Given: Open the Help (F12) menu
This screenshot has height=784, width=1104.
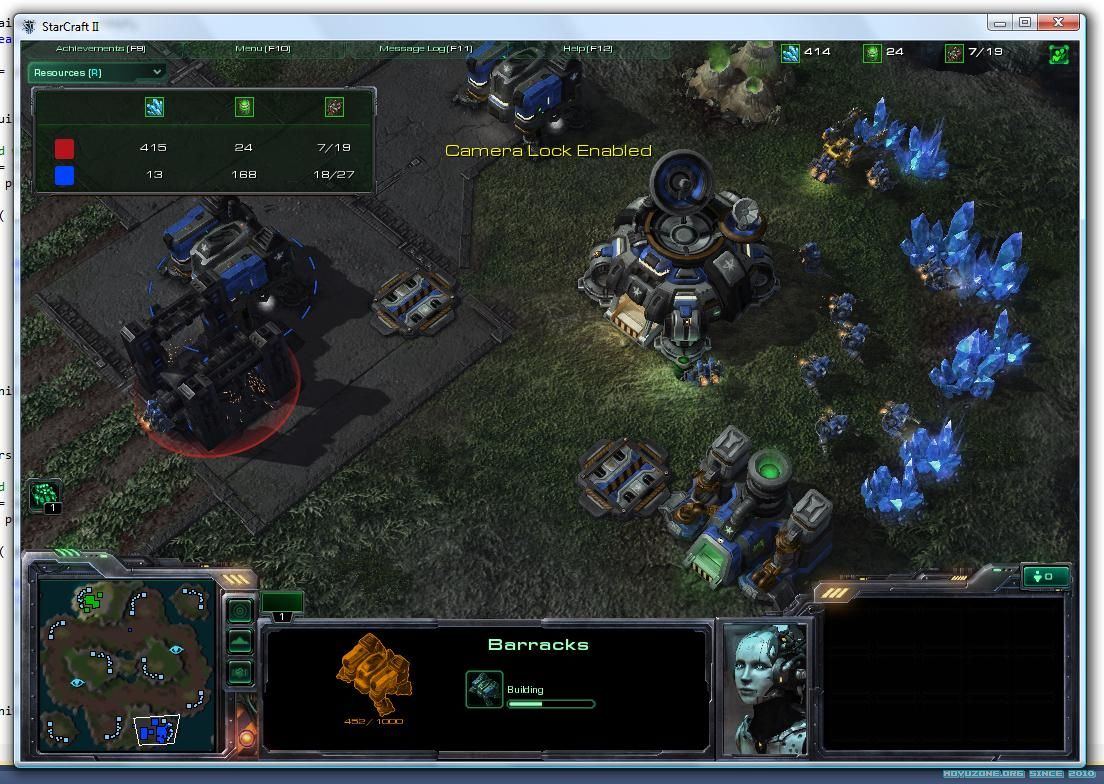Looking at the screenshot, I should click(x=587, y=48).
